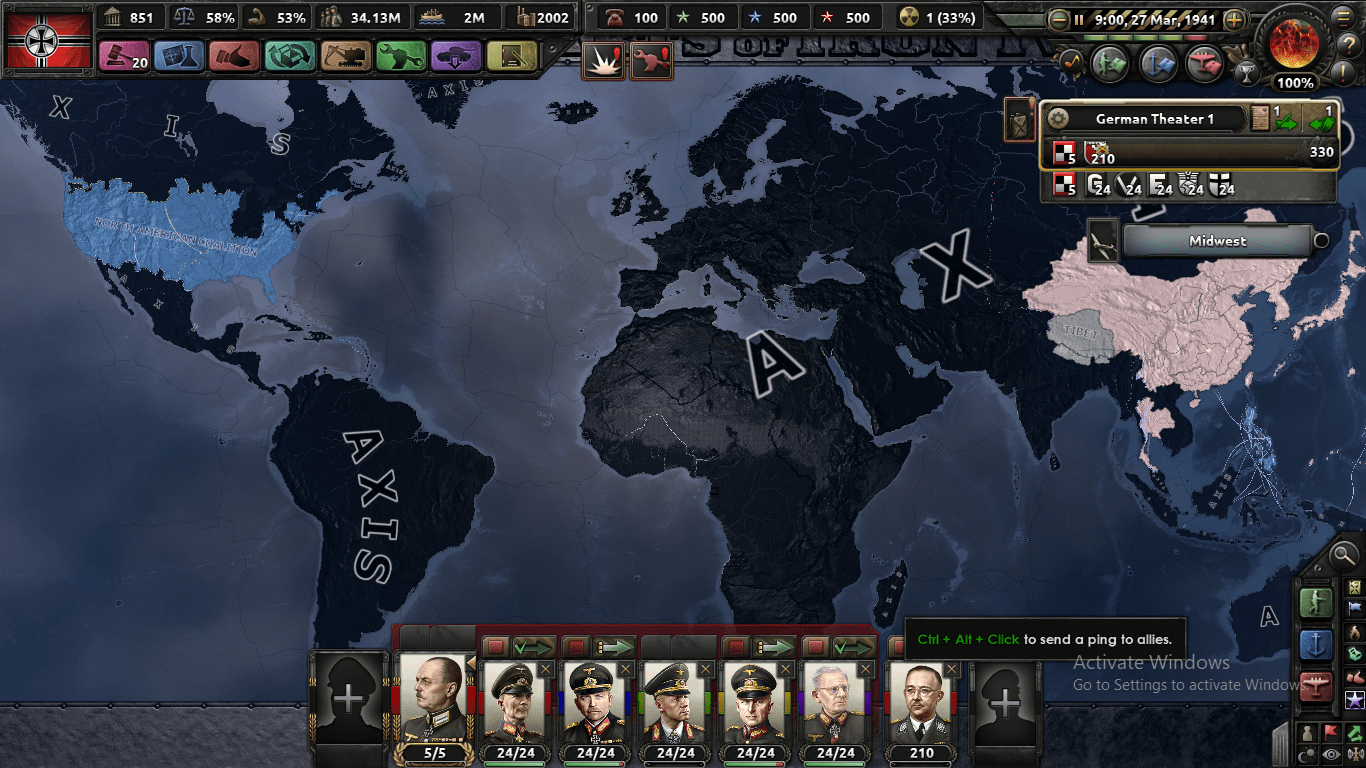The width and height of the screenshot is (1366, 768).
Task: Open the Construction excavator panel
Action: (x=345, y=55)
